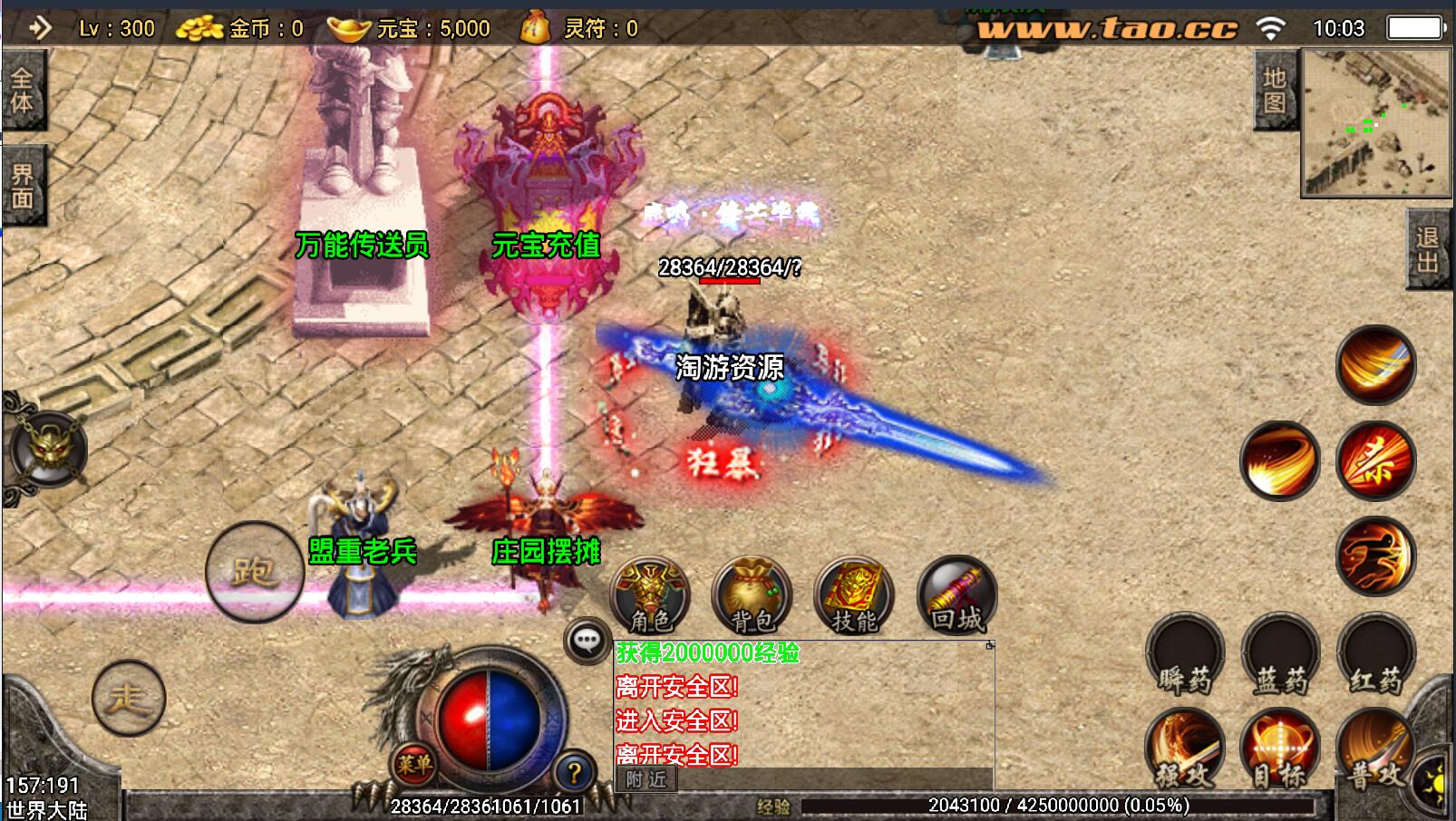Cast the red 杀 kill skill
The image size is (1456, 821).
point(1375,460)
